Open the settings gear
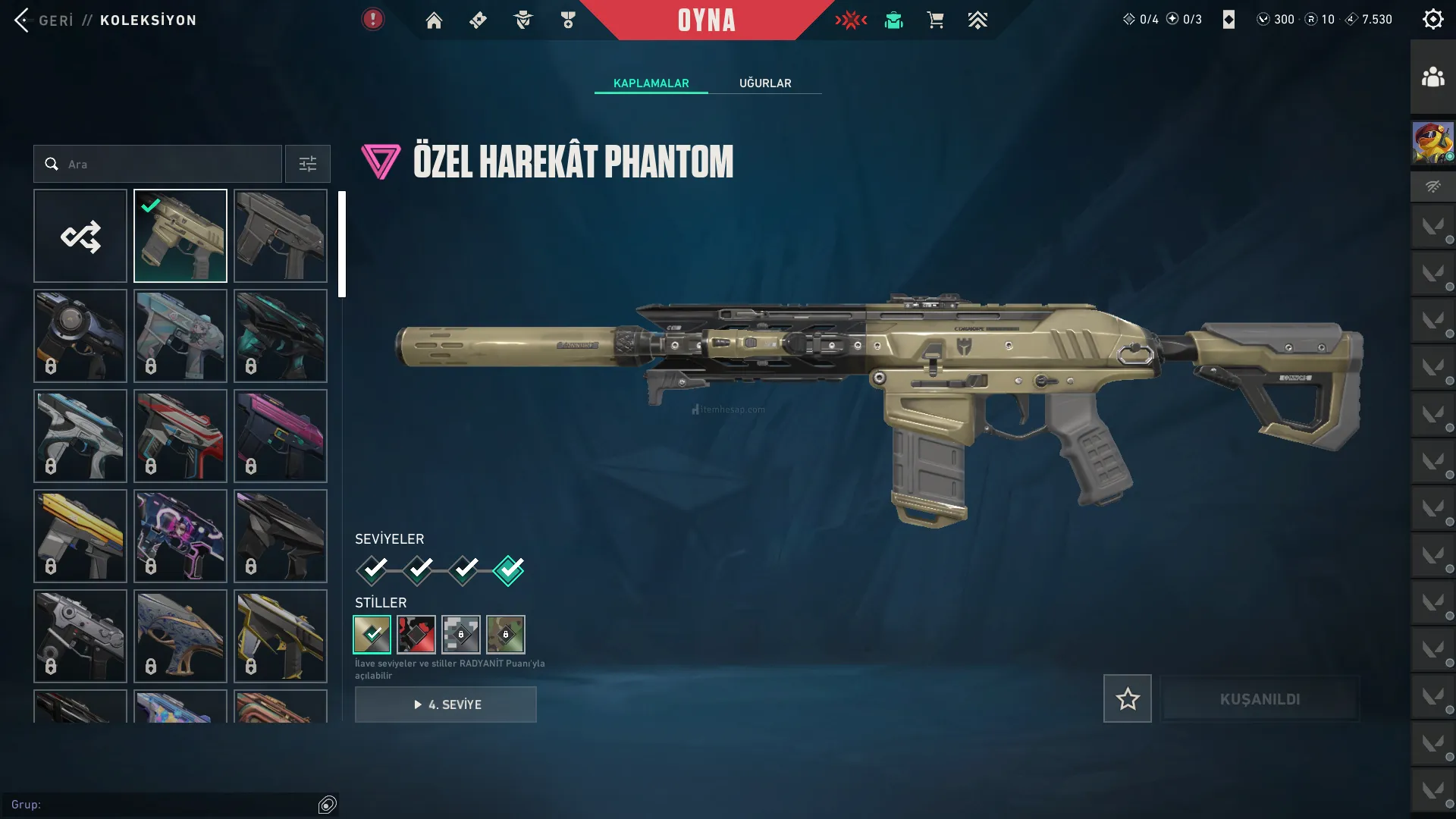The width and height of the screenshot is (1456, 819). click(1432, 20)
